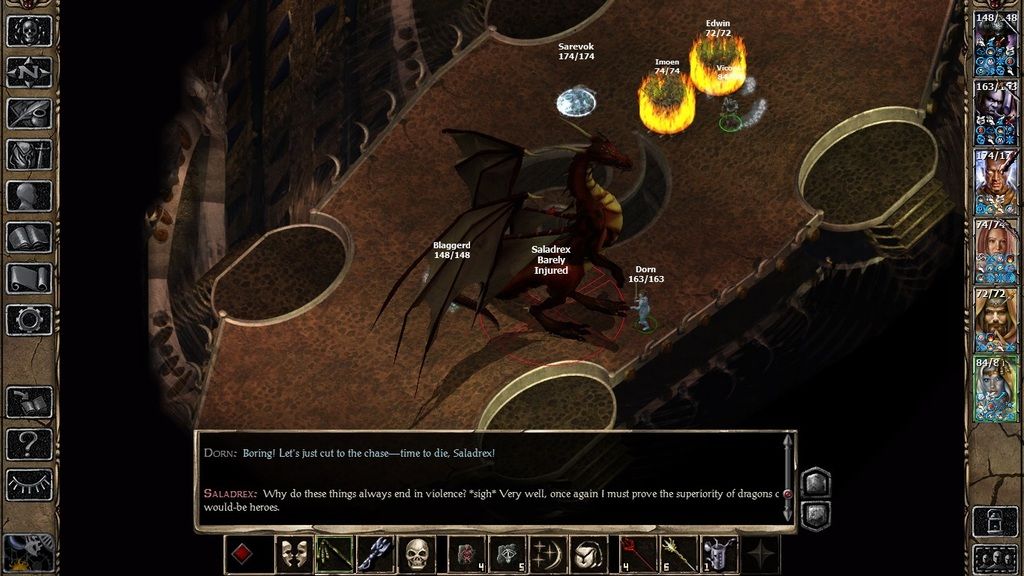Rest the party with the closed-eye button

click(x=29, y=485)
